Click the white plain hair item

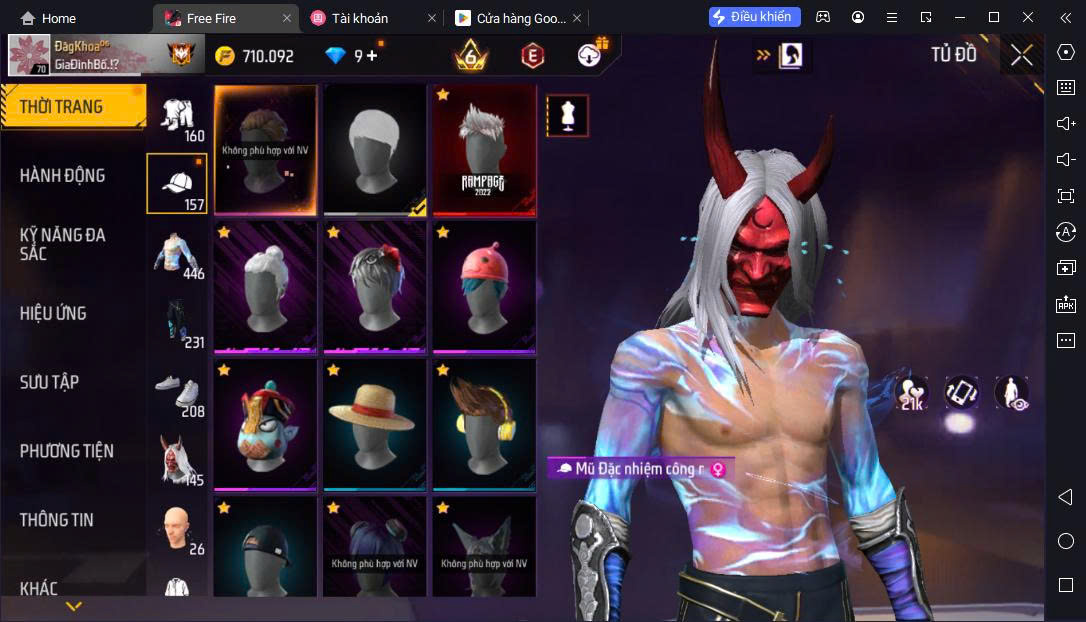point(375,150)
